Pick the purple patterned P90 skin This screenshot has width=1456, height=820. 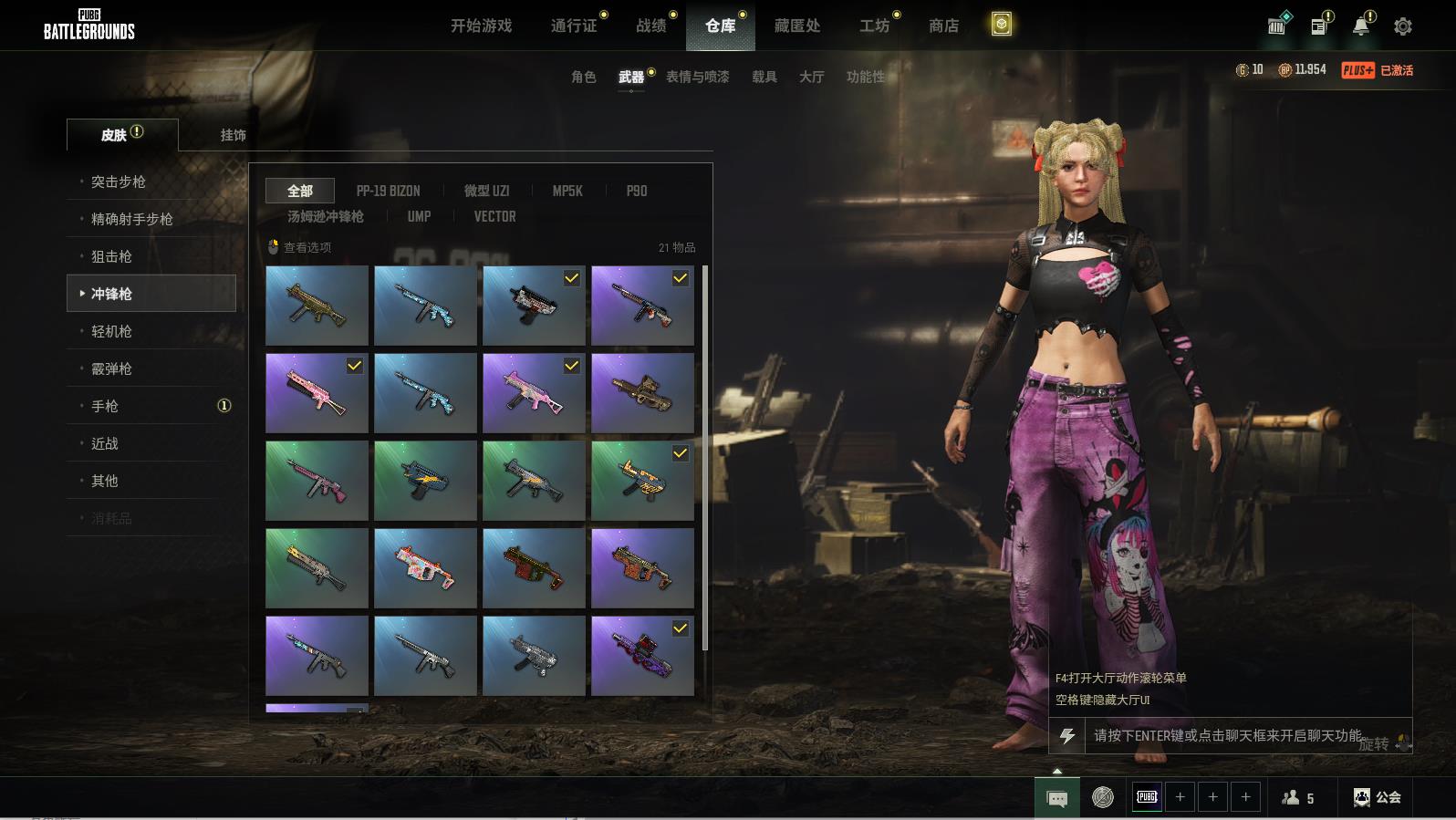pos(642,656)
